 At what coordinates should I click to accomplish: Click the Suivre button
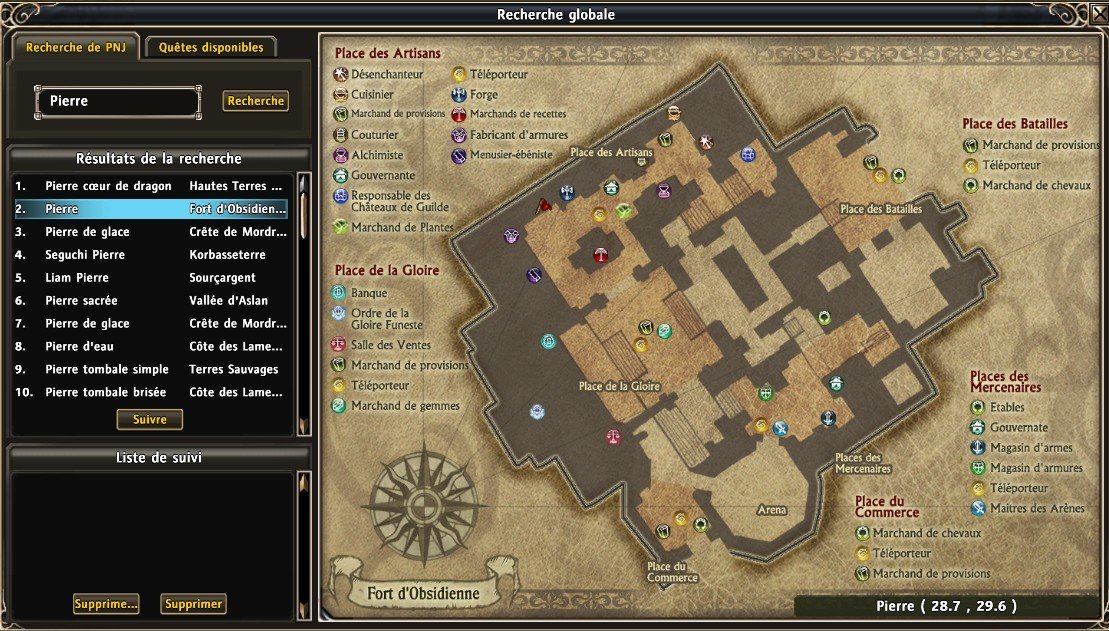150,419
